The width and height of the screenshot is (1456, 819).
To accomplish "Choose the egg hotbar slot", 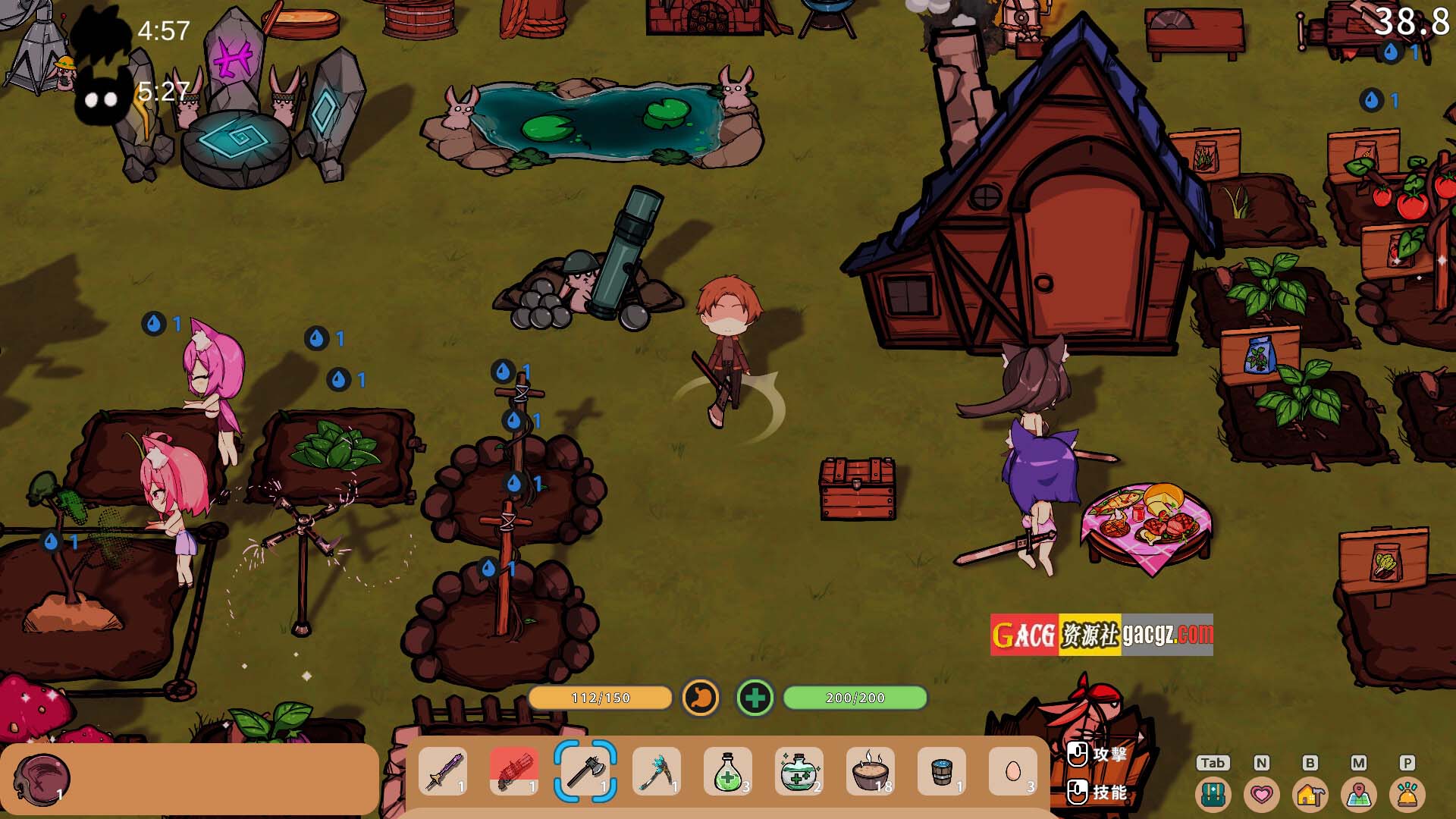I will (1013, 771).
